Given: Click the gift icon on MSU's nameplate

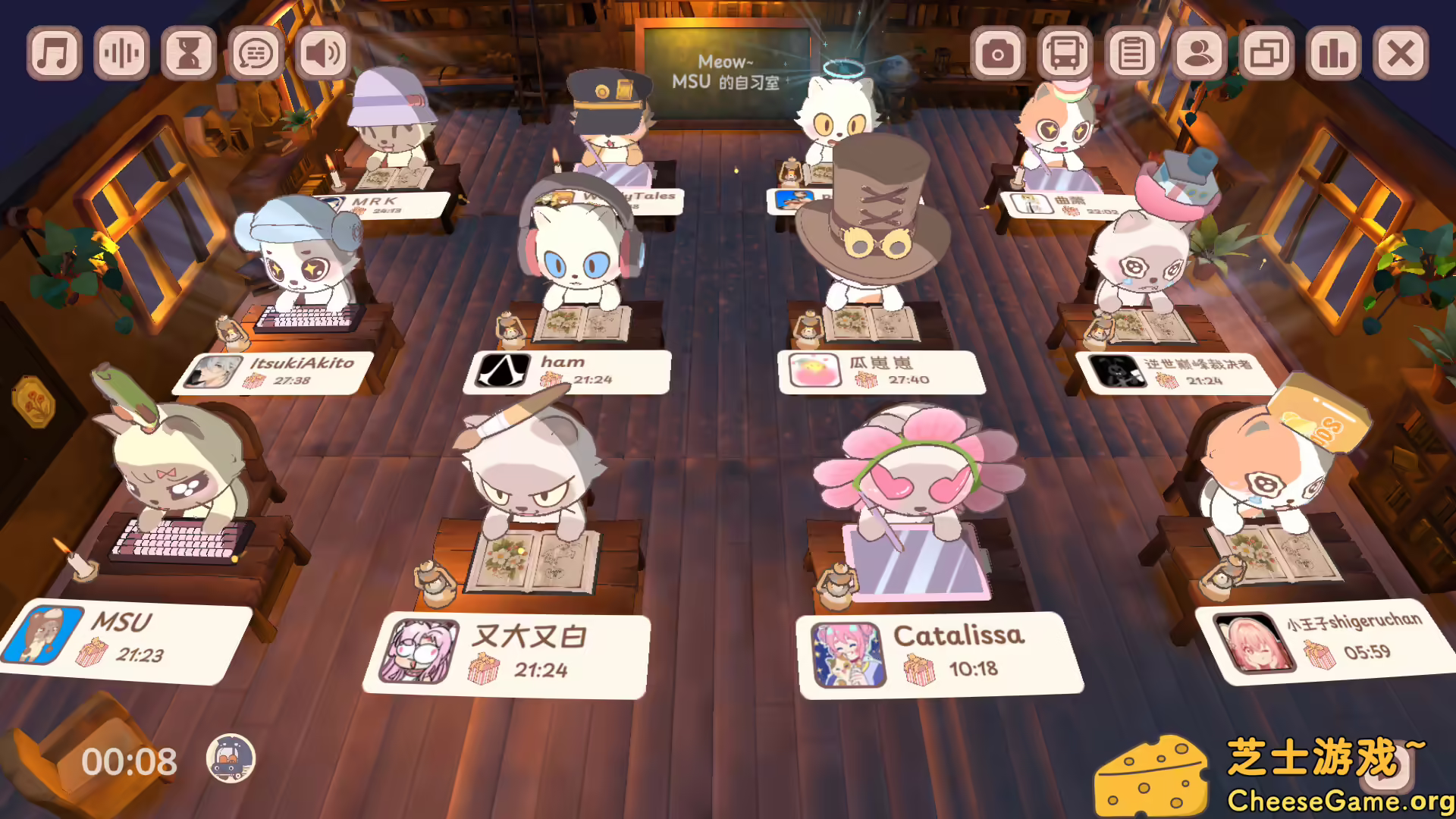Looking at the screenshot, I should (x=93, y=650).
